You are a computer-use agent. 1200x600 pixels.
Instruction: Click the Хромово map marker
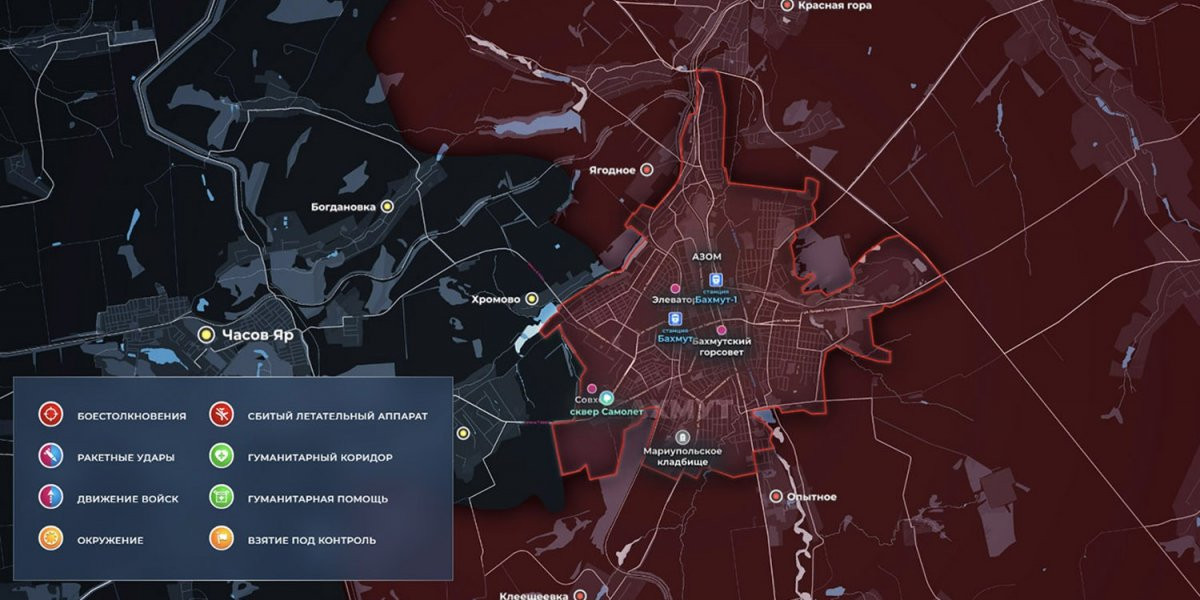point(532,298)
